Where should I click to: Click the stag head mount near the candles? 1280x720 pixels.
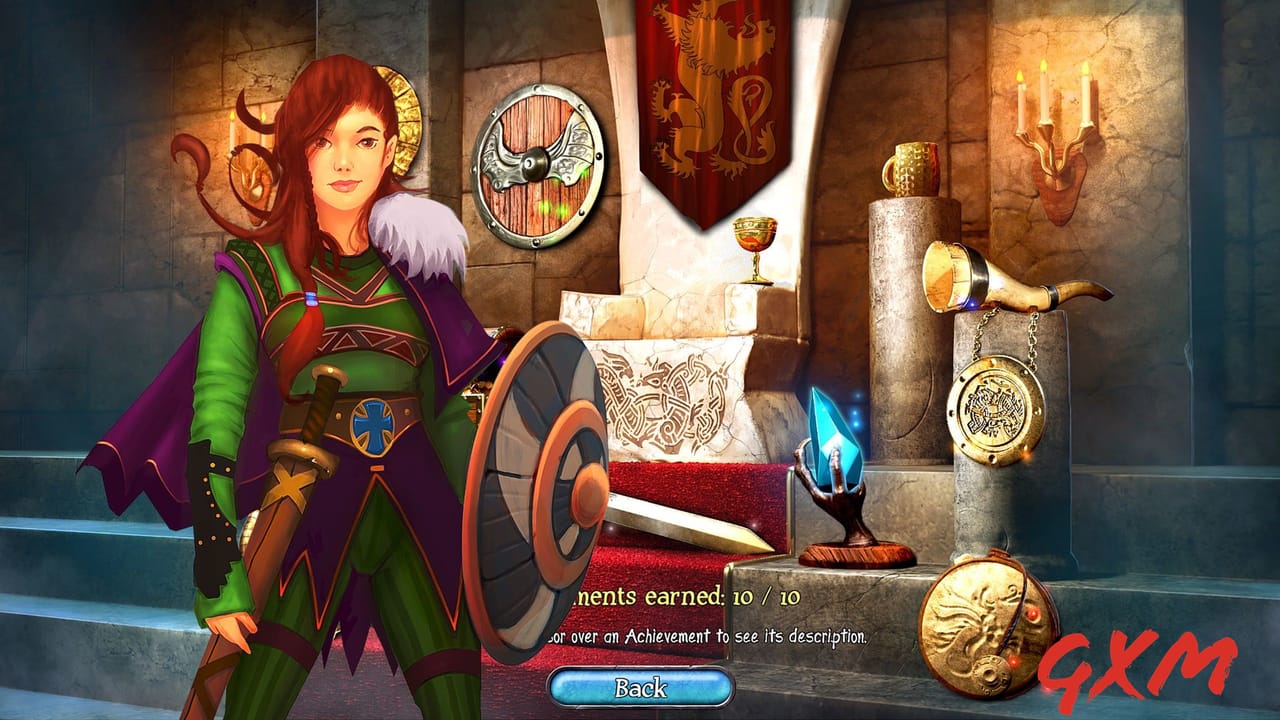(x=1058, y=195)
